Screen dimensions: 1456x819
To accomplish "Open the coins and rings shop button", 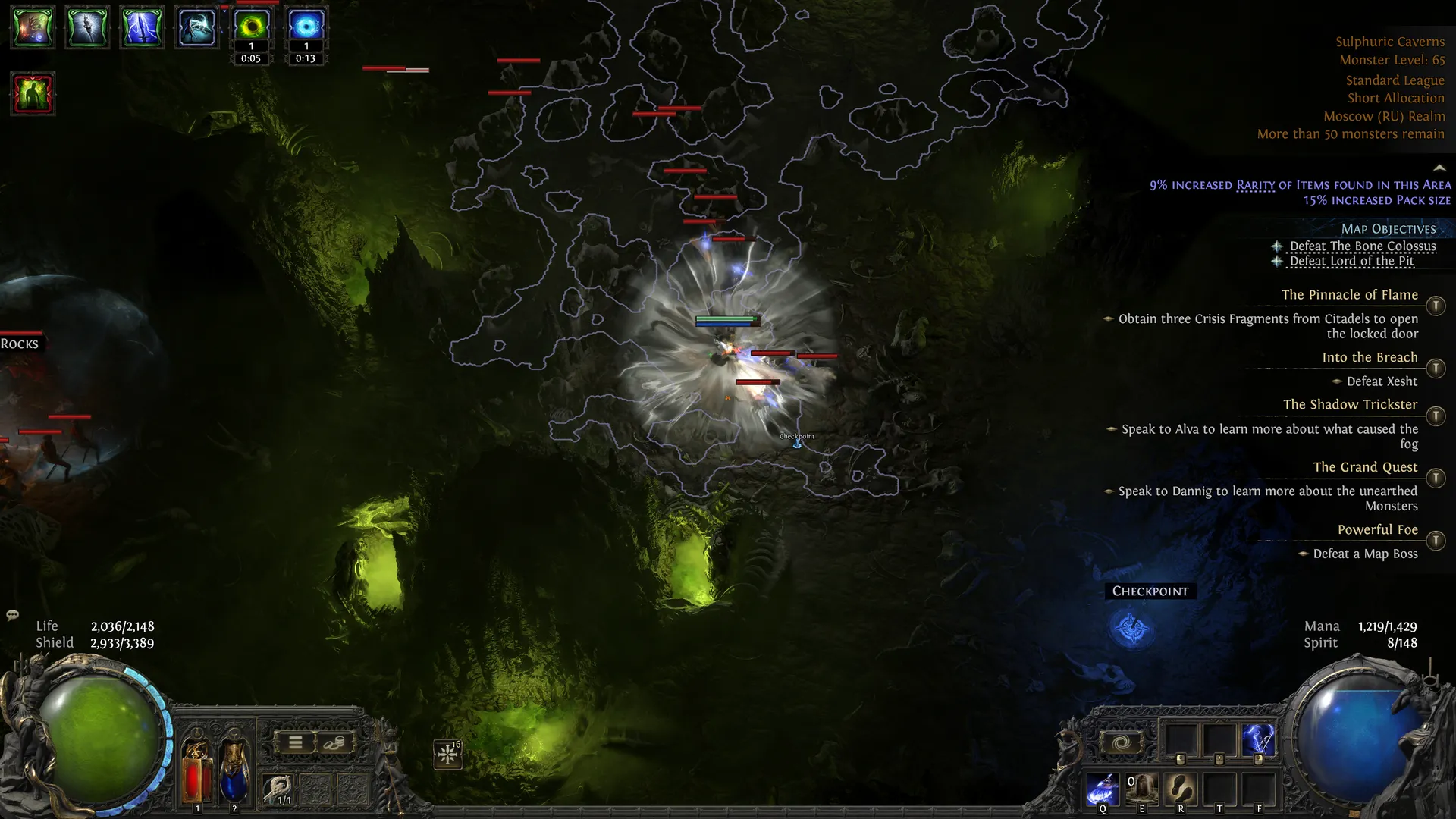I will pos(334,742).
